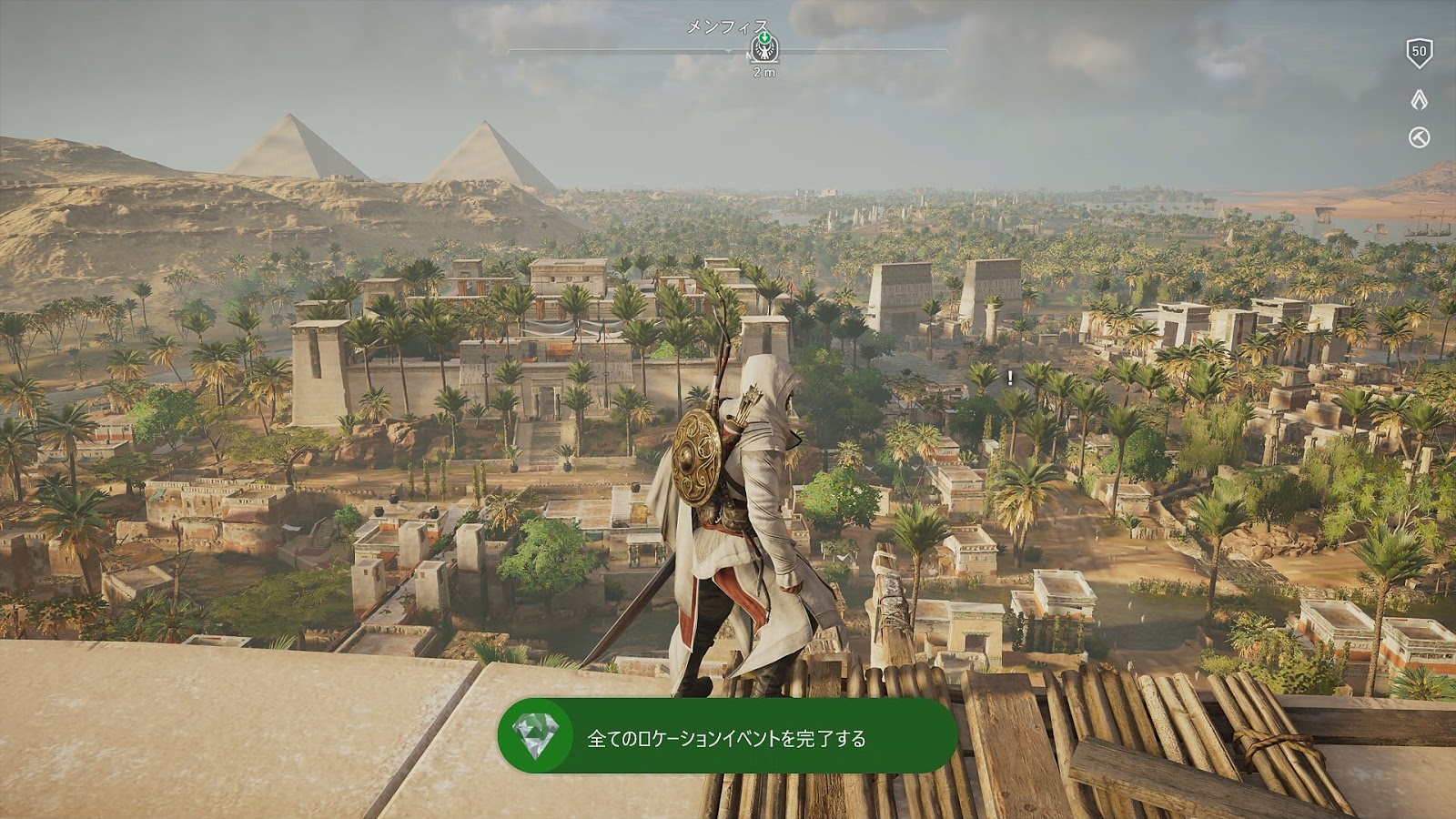The height and width of the screenshot is (819, 1456).
Task: Click the flame-shaped adrenaline icon
Action: (1419, 99)
